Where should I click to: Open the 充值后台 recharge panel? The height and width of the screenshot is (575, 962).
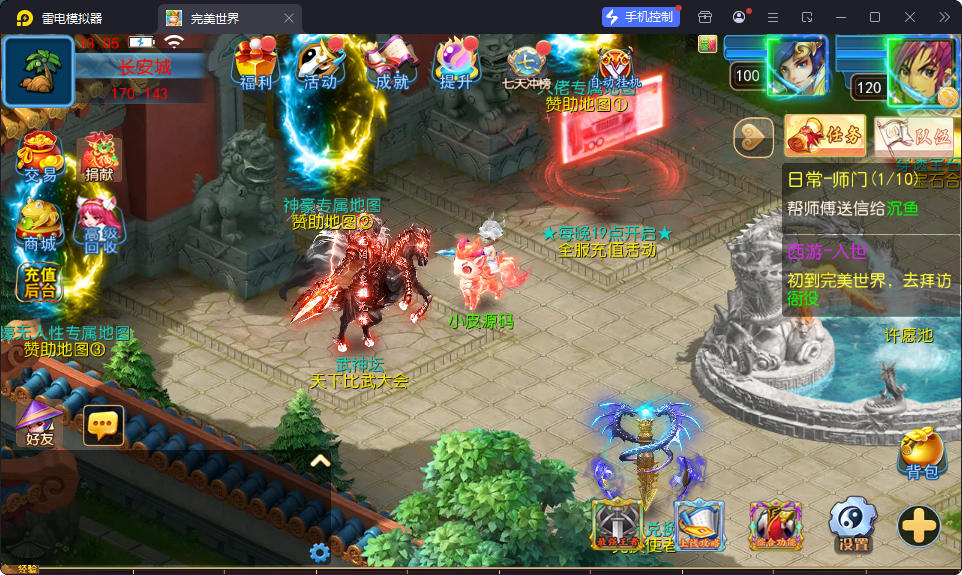point(40,282)
